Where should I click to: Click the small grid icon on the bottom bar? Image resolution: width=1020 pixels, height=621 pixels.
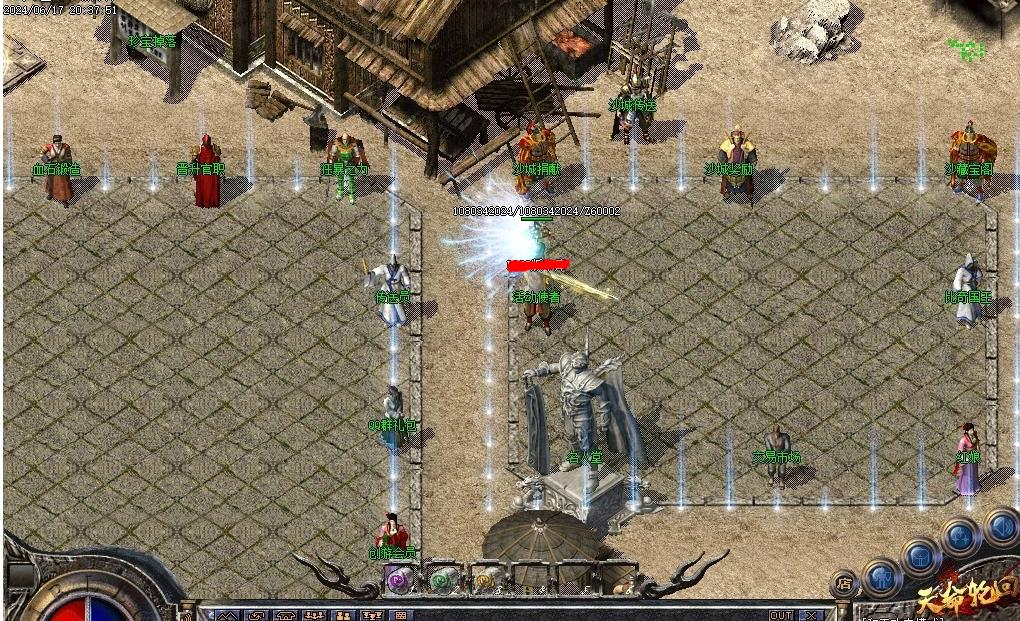pyautogui.click(x=400, y=615)
